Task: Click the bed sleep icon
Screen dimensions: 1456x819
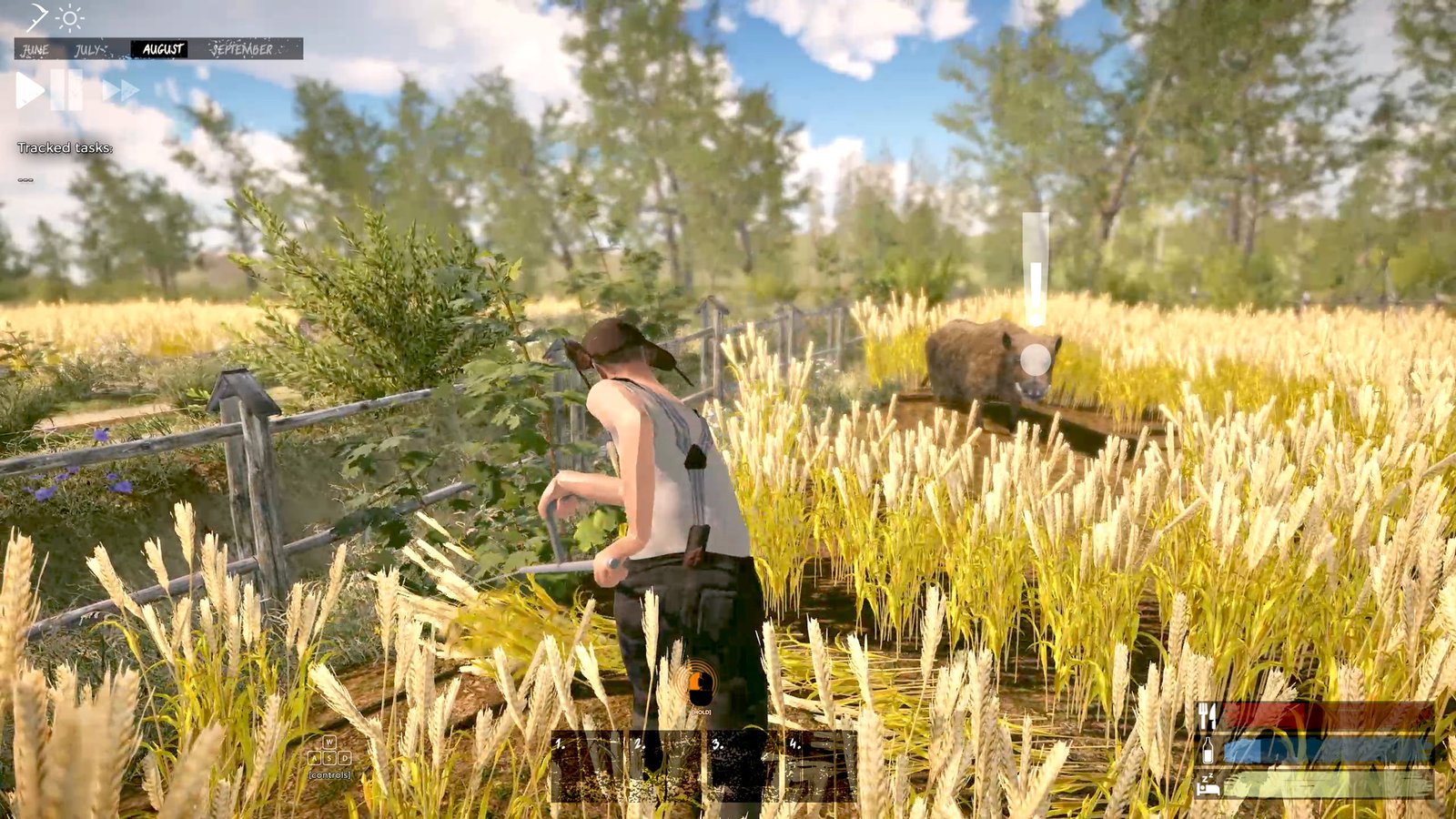Action: pos(1208,784)
